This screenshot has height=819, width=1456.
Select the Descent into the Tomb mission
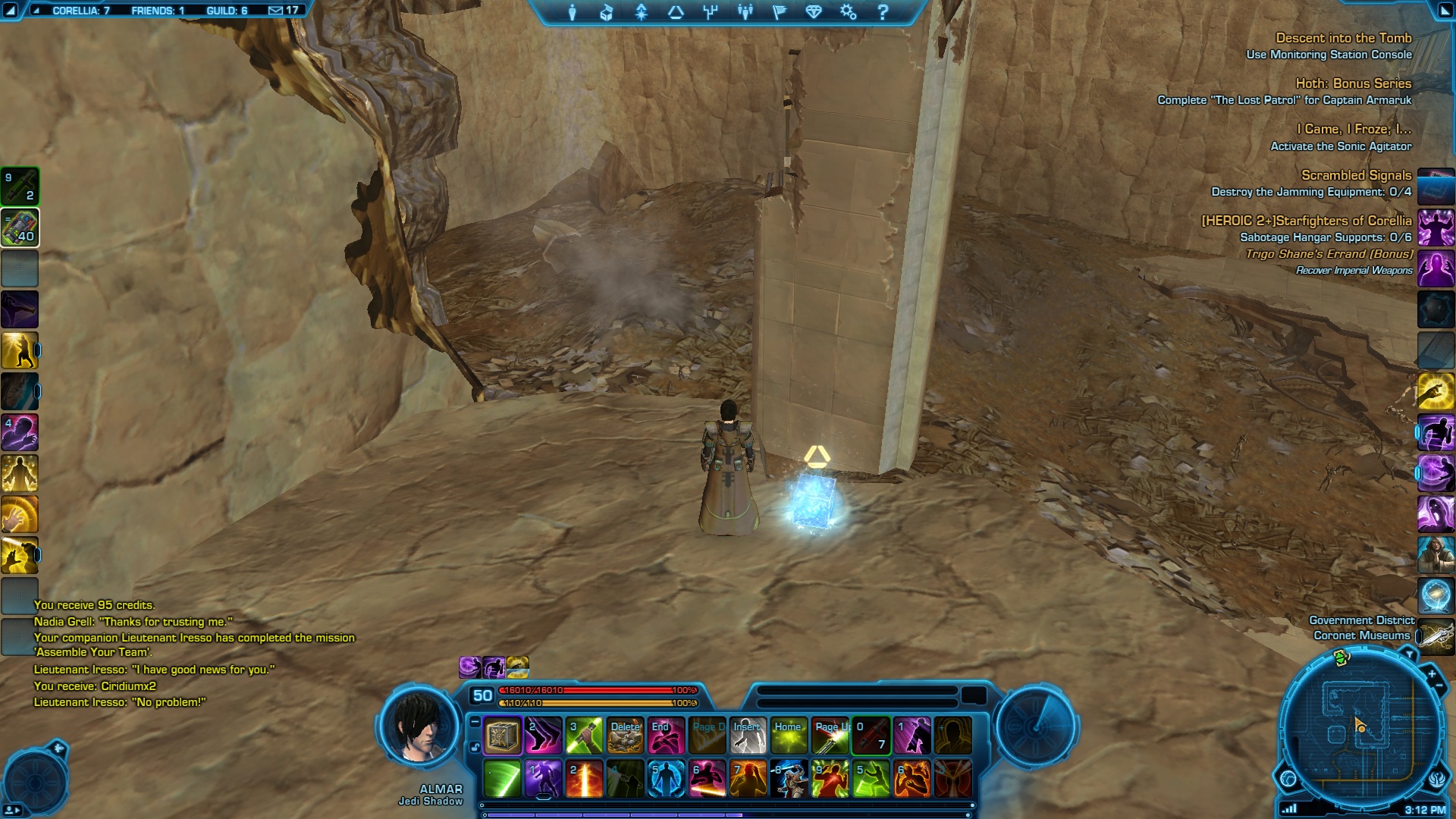(1343, 38)
